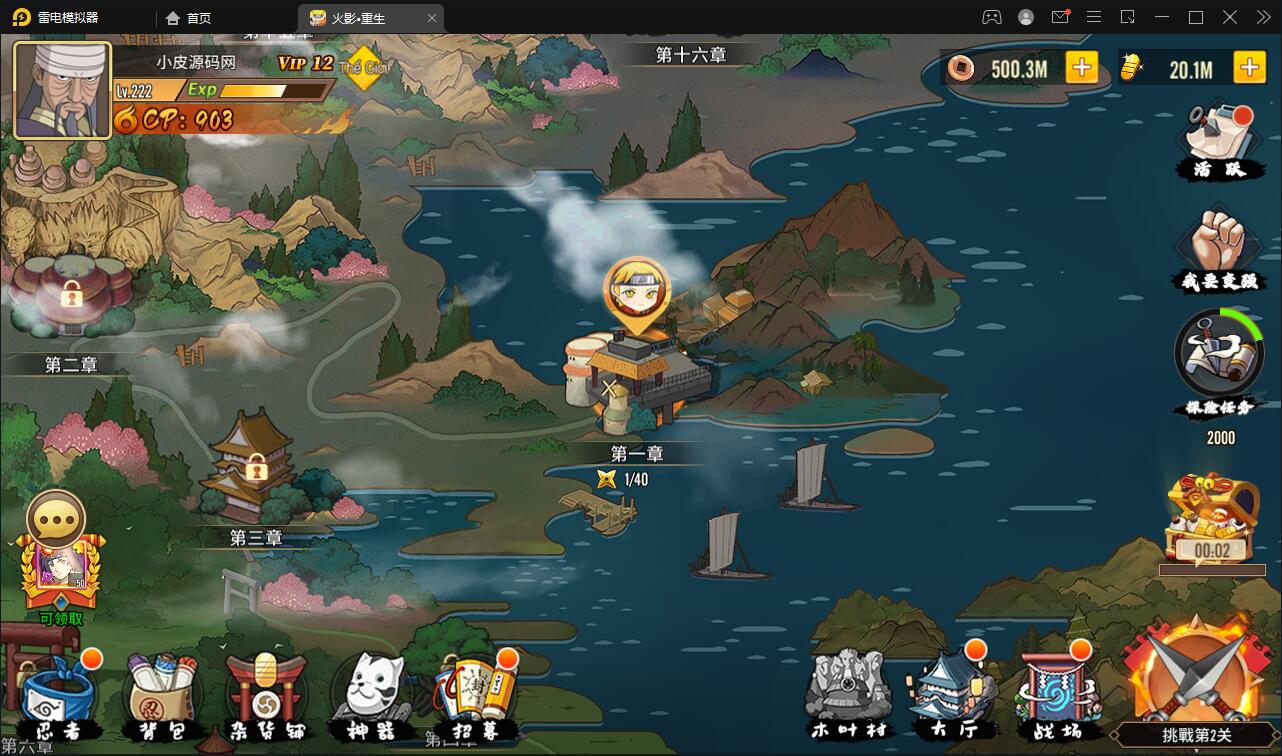Add more gold ingots with plus button
Screen dimensions: 1282x756
click(x=1249, y=68)
